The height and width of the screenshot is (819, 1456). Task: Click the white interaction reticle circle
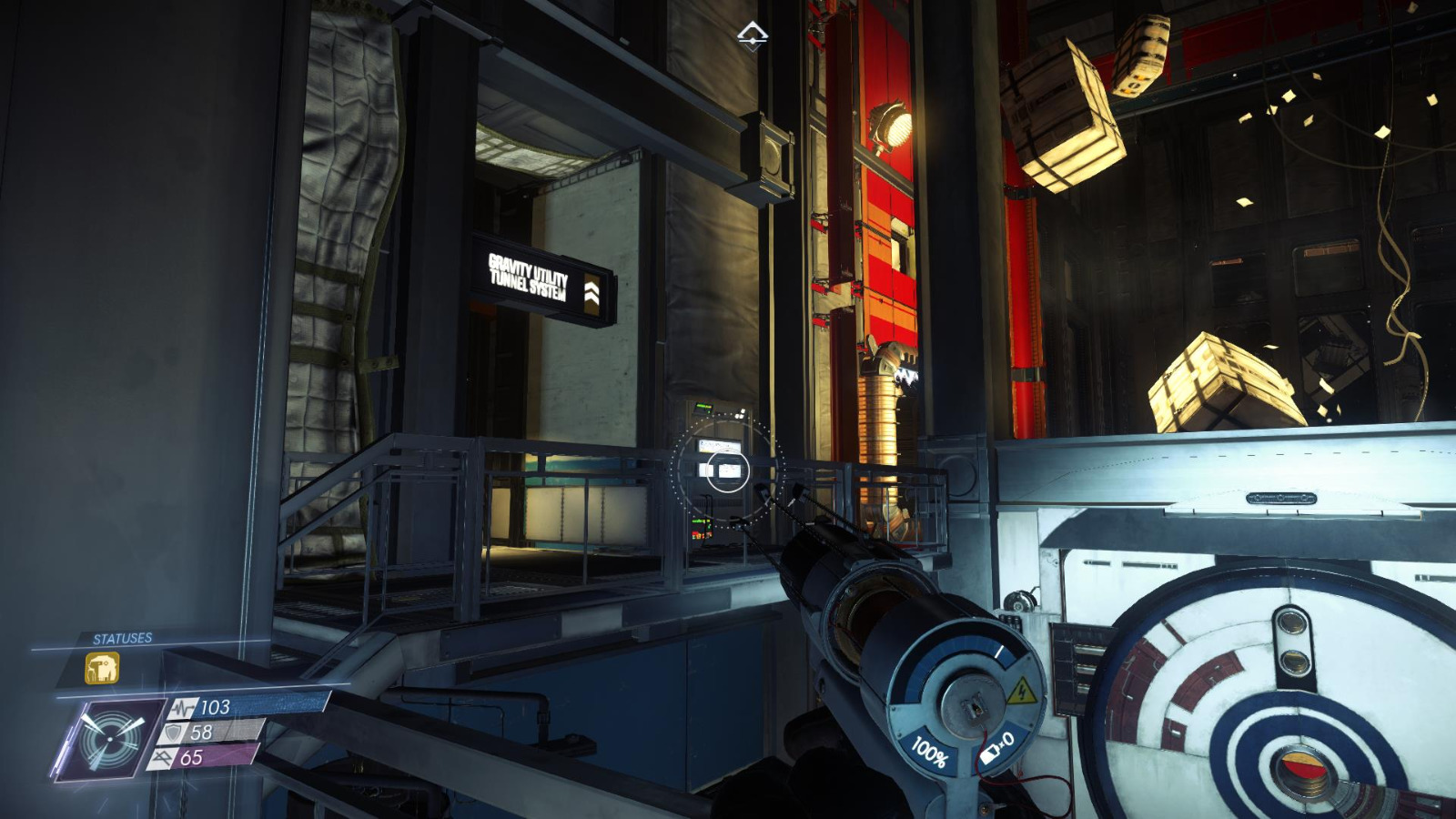(x=728, y=471)
